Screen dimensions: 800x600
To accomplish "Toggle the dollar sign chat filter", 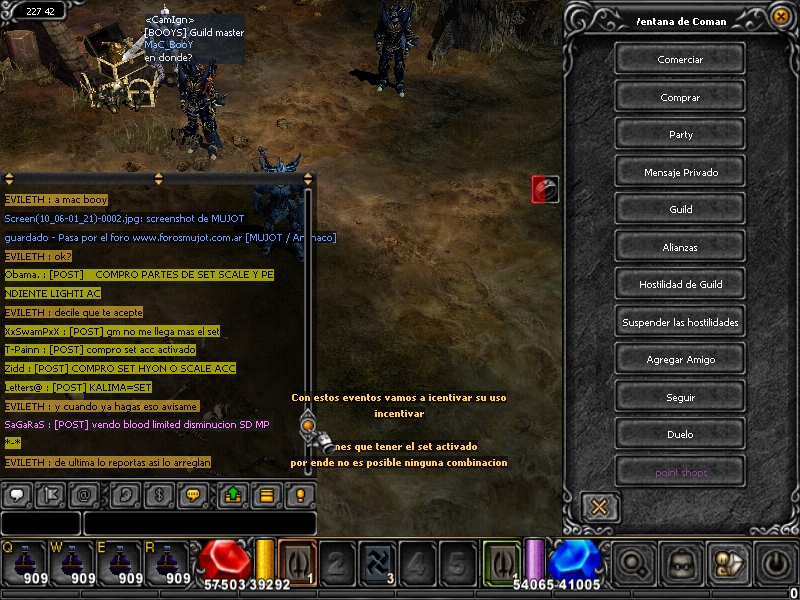I will click(158, 494).
